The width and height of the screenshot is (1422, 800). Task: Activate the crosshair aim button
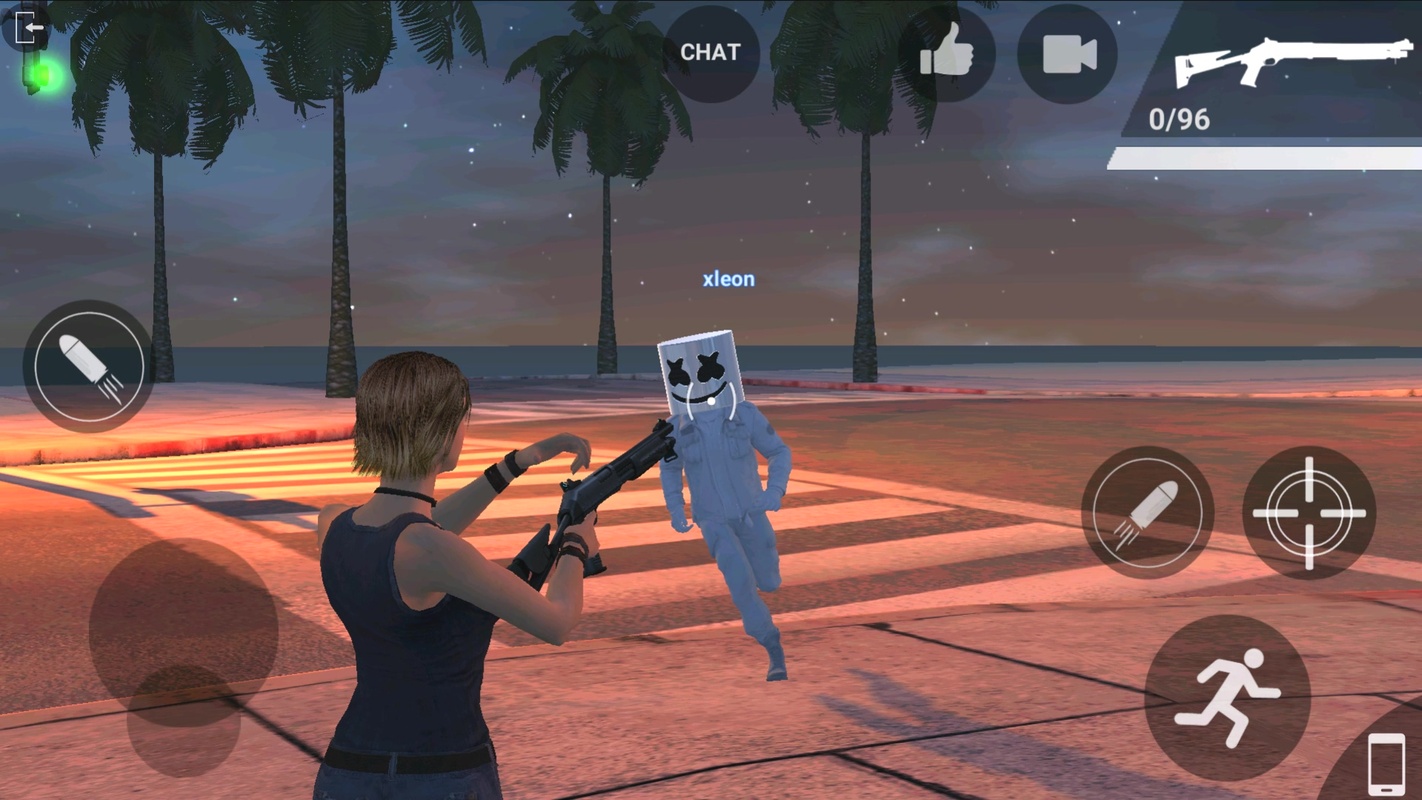1309,512
